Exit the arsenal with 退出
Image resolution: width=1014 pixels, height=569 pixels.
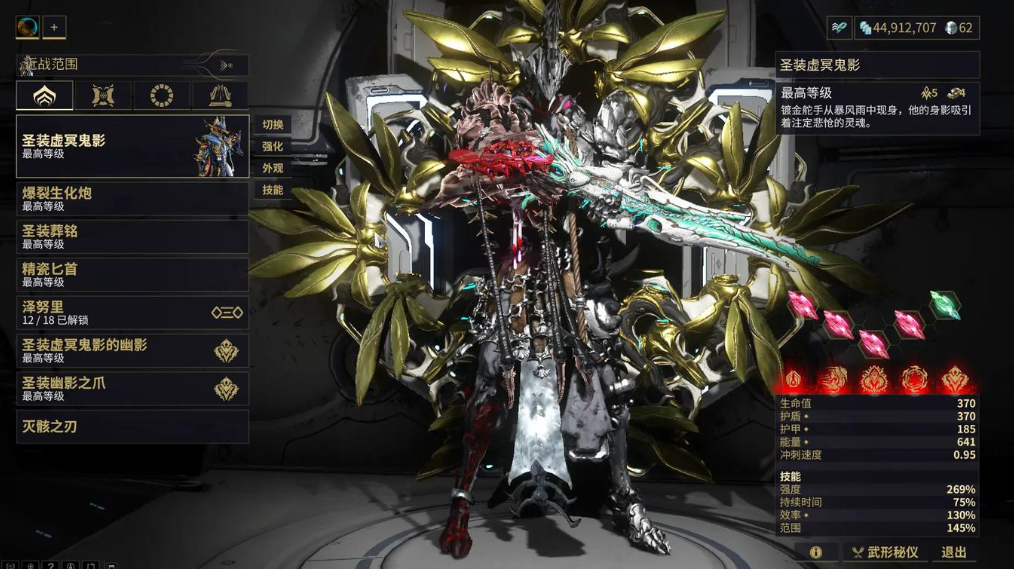point(954,552)
